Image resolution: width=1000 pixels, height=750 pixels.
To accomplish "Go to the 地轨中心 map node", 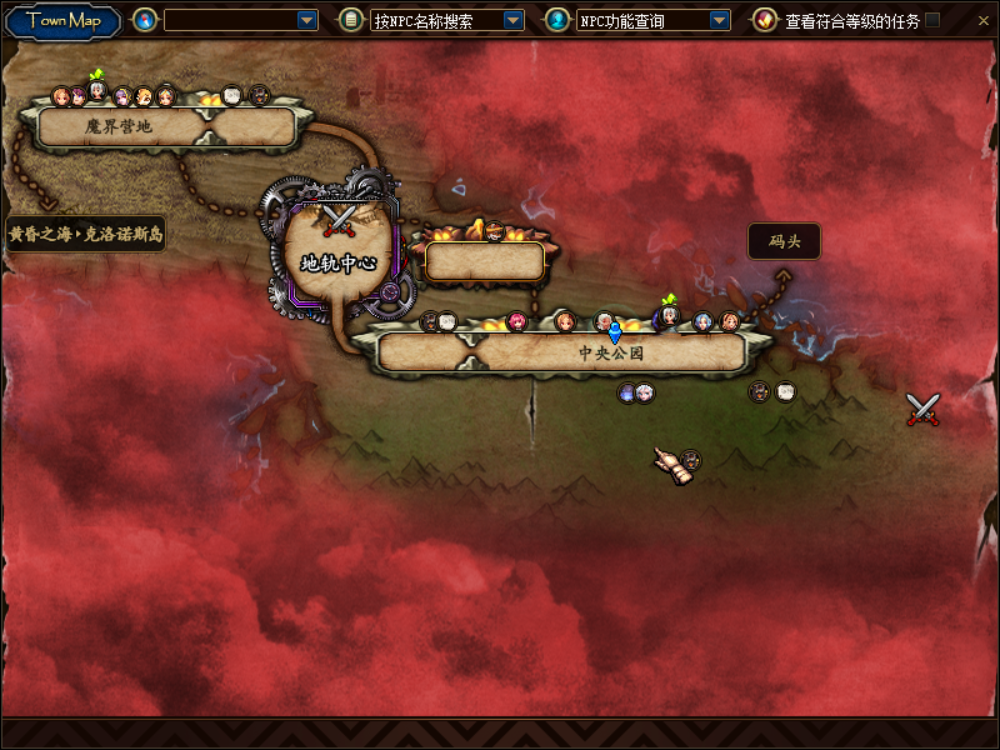I will (337, 263).
